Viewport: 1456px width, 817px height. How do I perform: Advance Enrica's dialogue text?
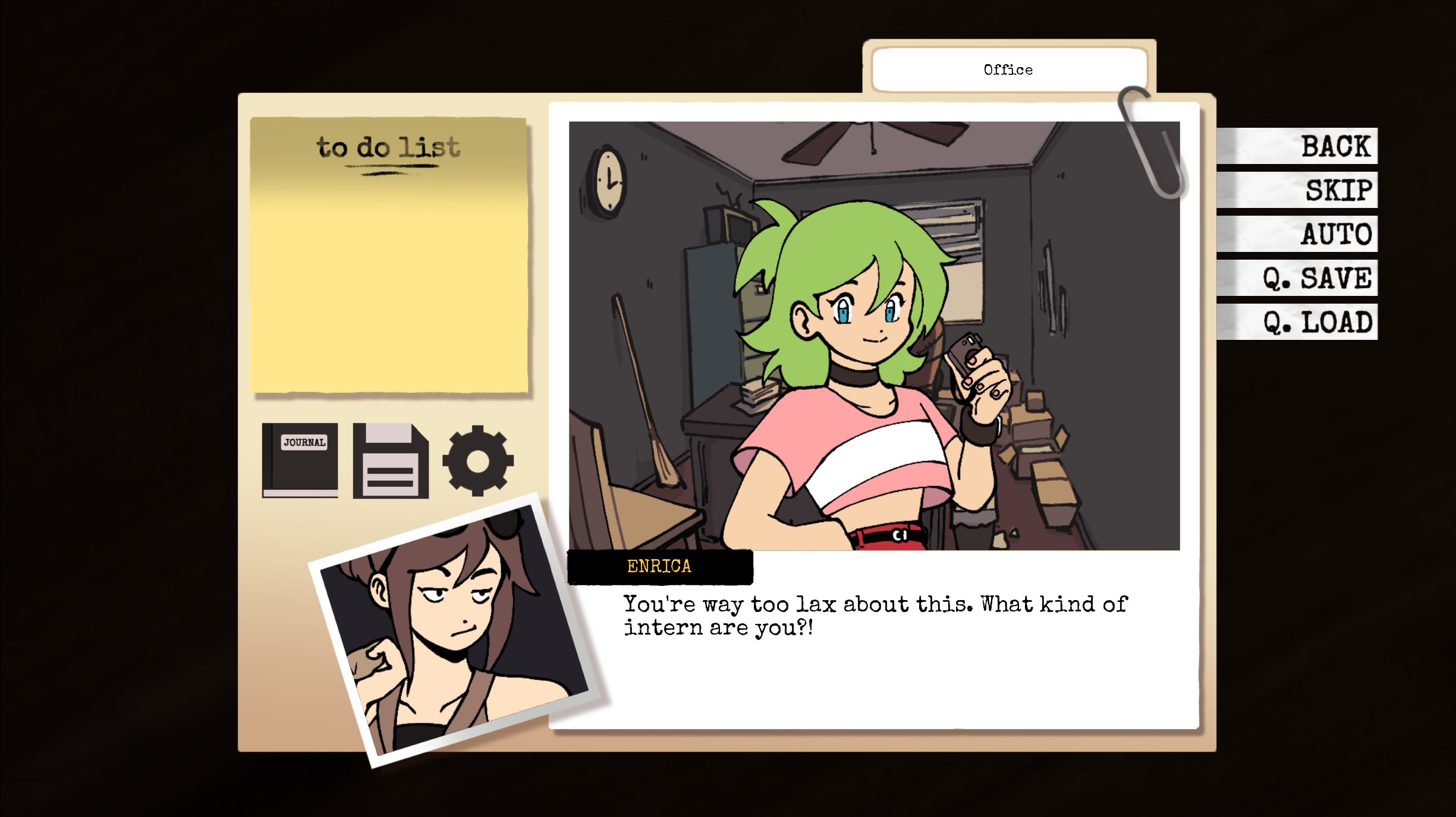click(874, 616)
